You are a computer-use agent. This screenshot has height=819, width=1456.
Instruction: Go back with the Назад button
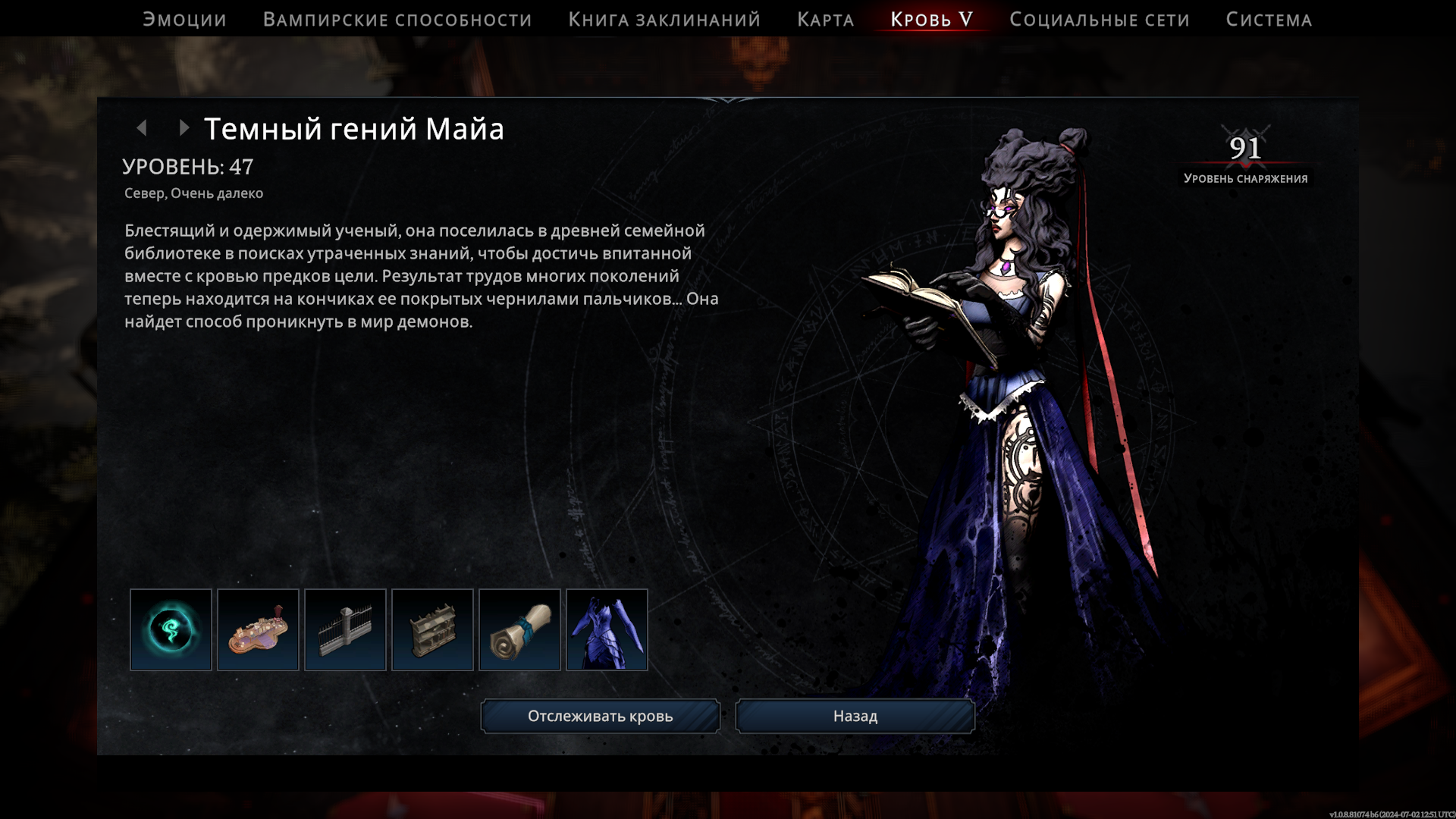855,716
